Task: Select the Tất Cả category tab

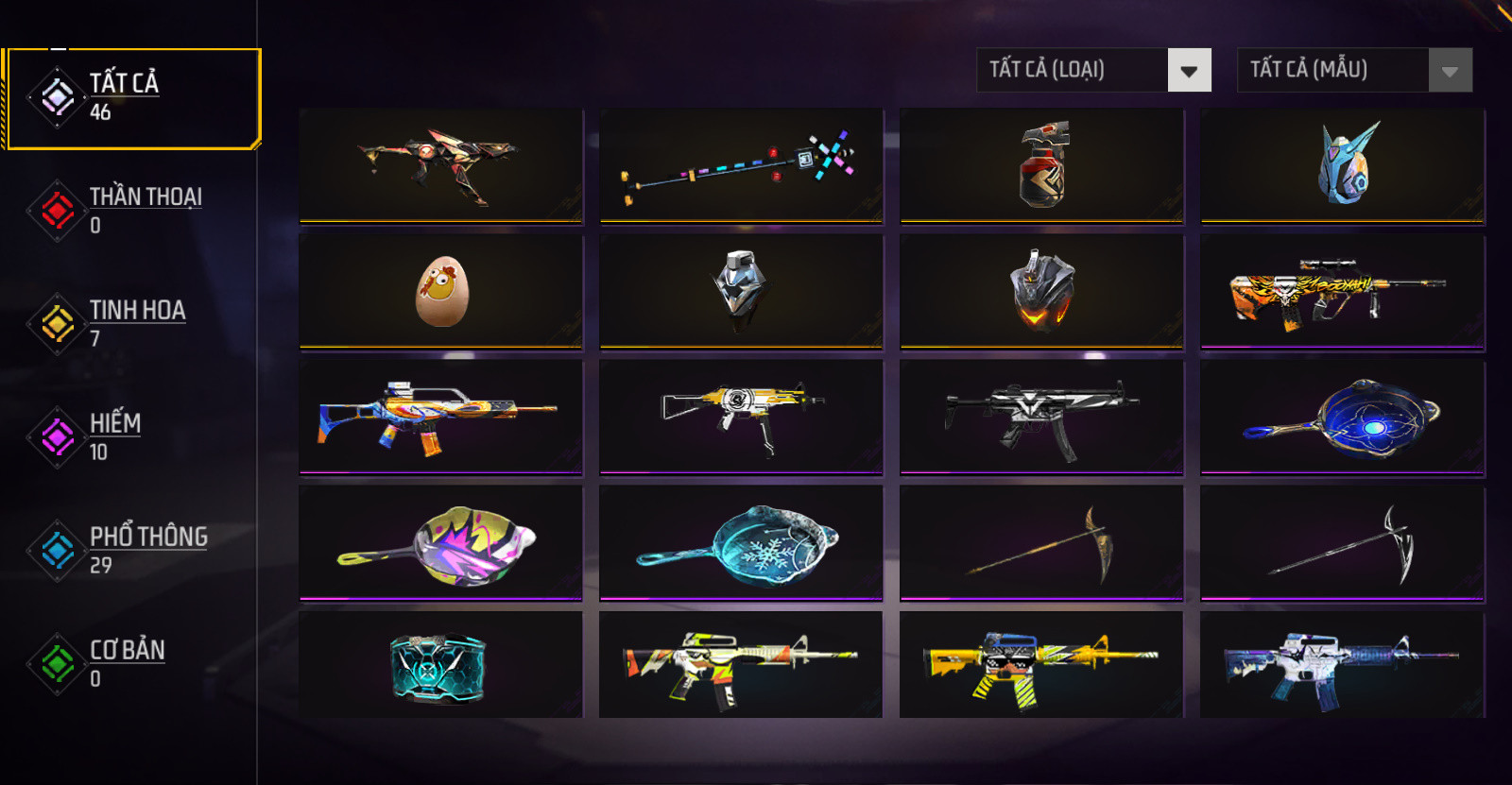Action: 130,97
